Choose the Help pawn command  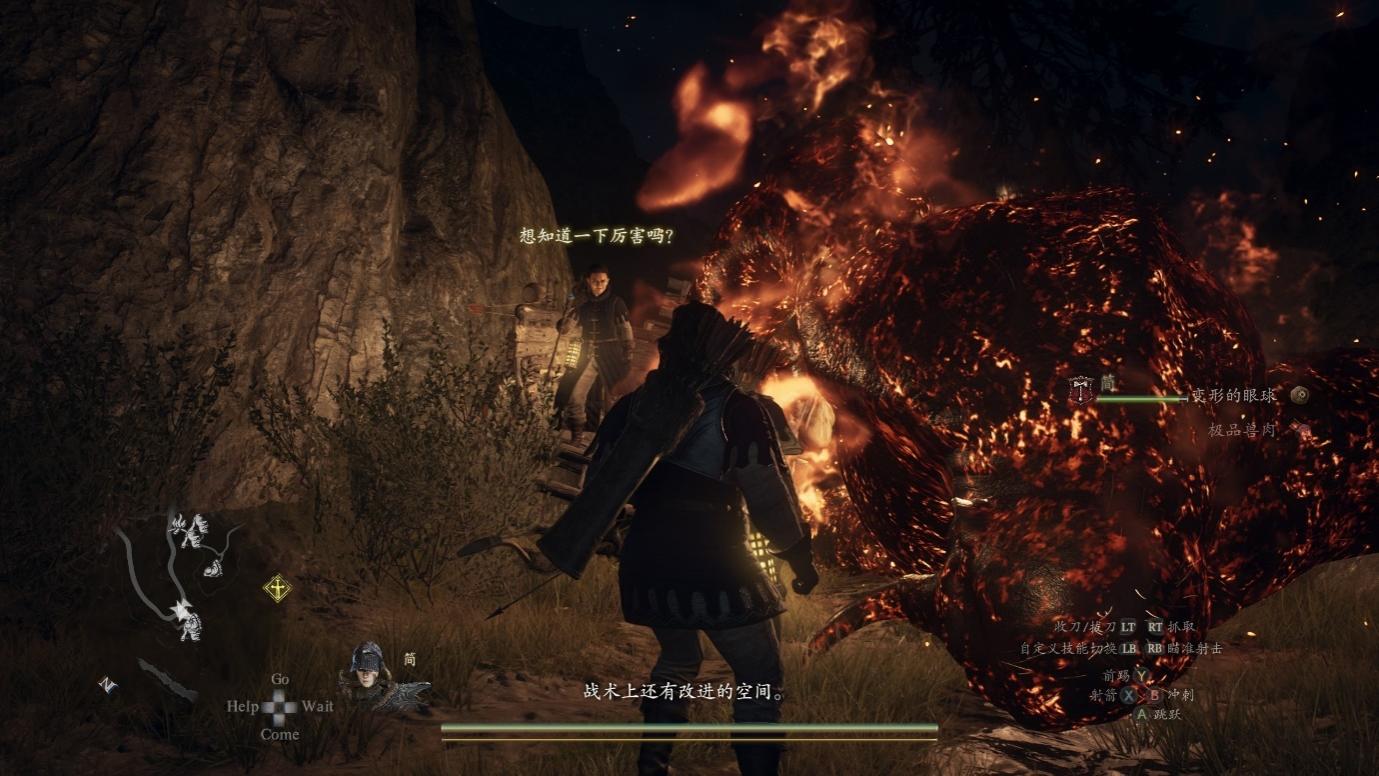(x=242, y=706)
